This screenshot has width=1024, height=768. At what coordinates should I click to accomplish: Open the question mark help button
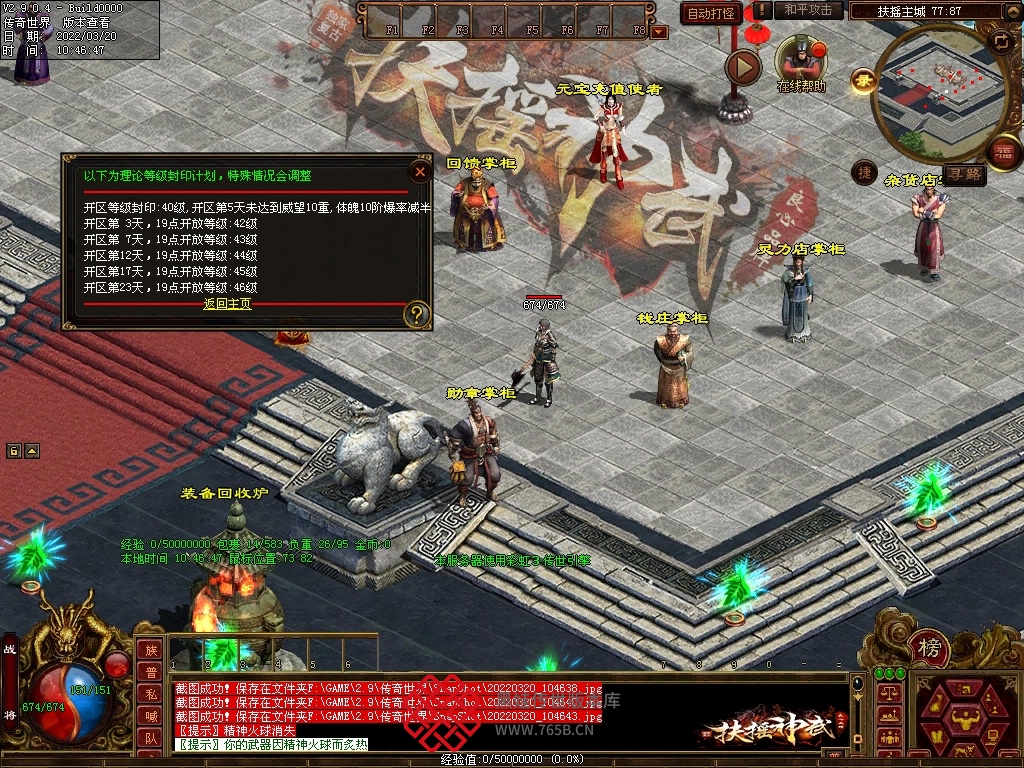417,315
